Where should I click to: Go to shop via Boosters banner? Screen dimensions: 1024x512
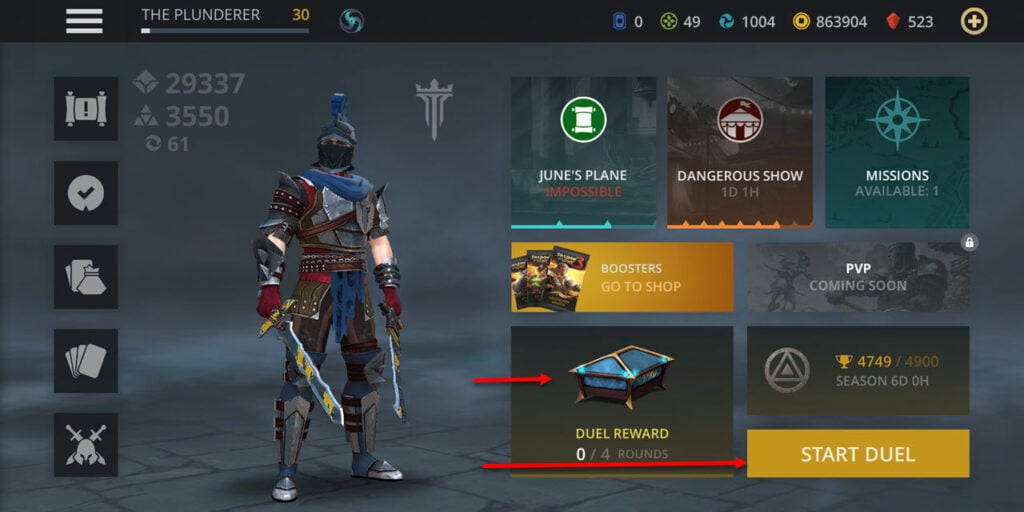click(x=622, y=277)
